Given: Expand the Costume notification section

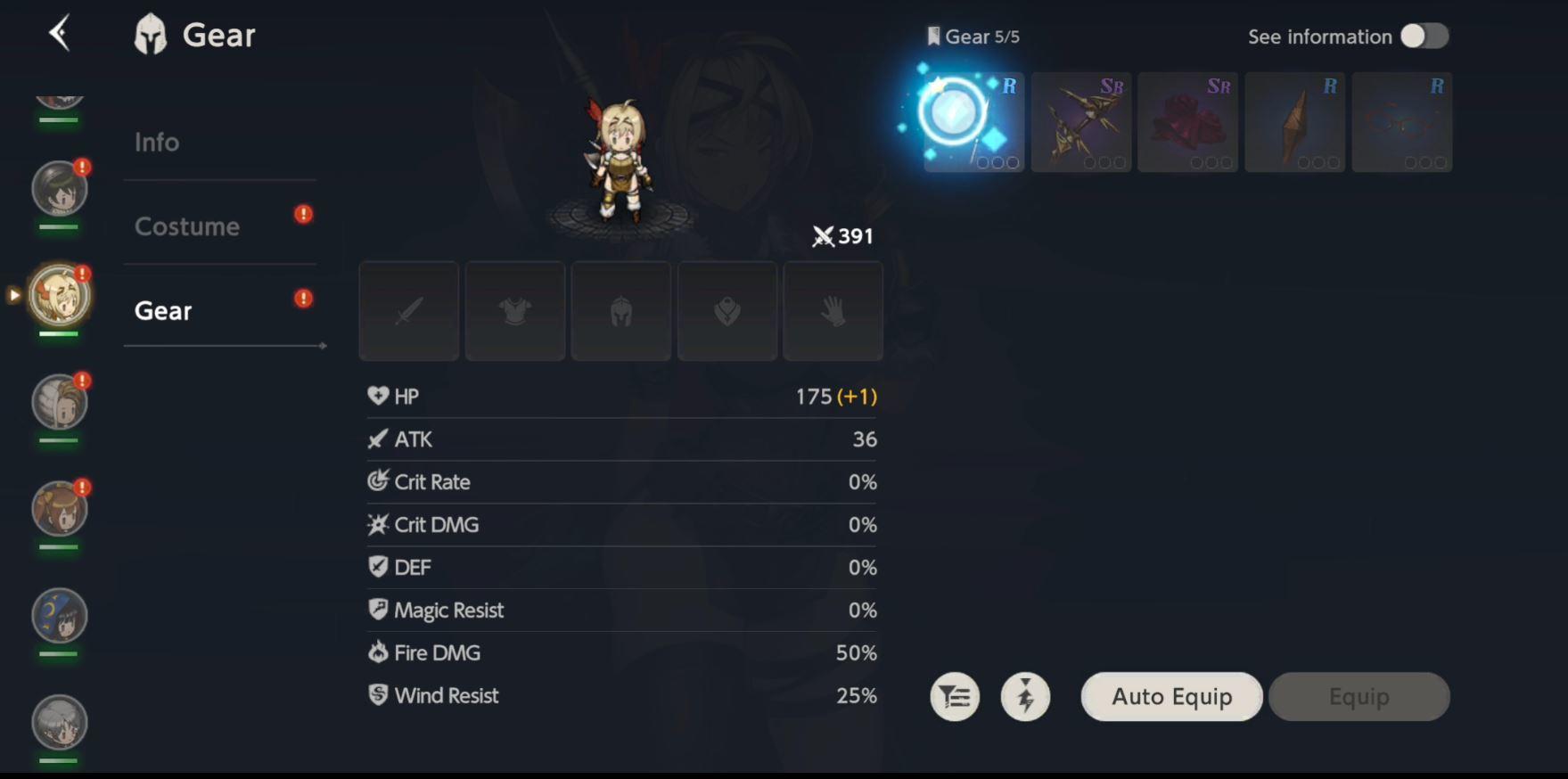Looking at the screenshot, I should click(x=303, y=214).
